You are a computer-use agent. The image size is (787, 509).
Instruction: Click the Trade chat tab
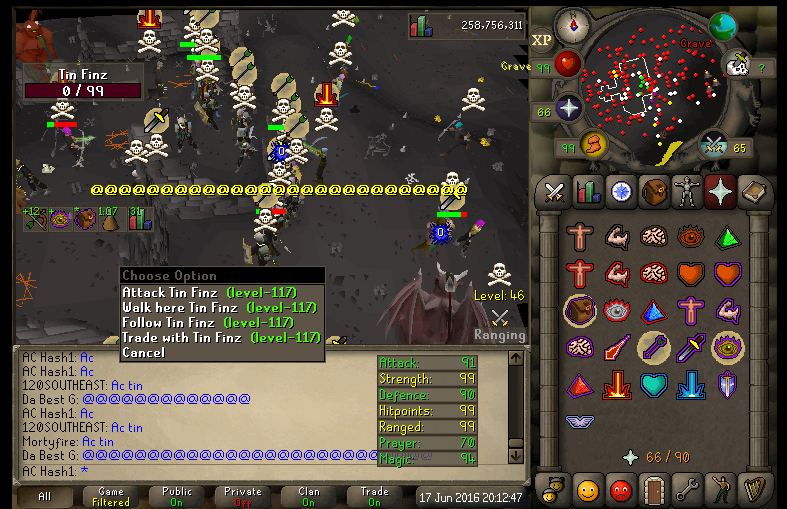(374, 496)
